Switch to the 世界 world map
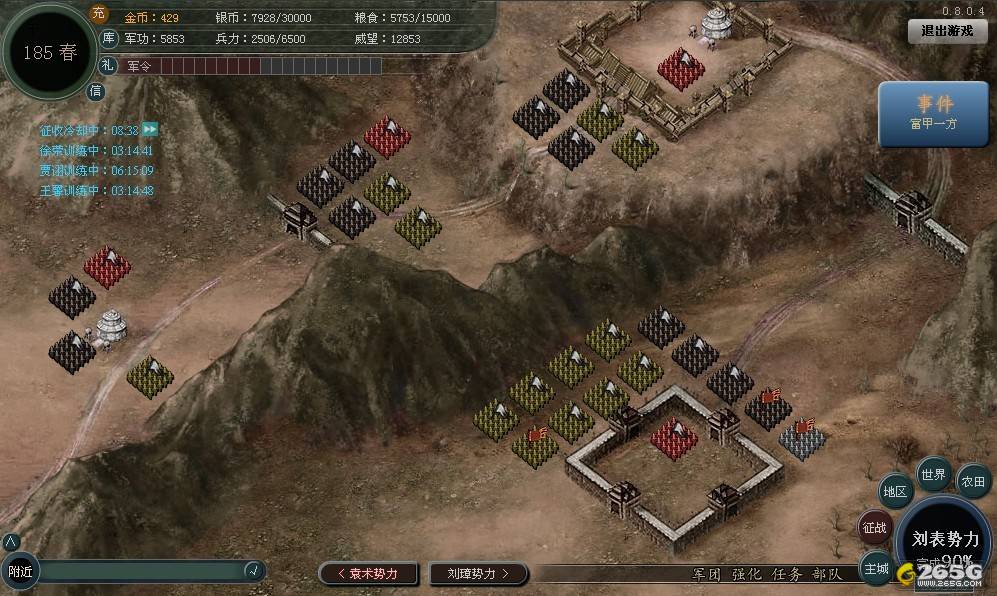Screen dimensions: 997x596 point(933,475)
